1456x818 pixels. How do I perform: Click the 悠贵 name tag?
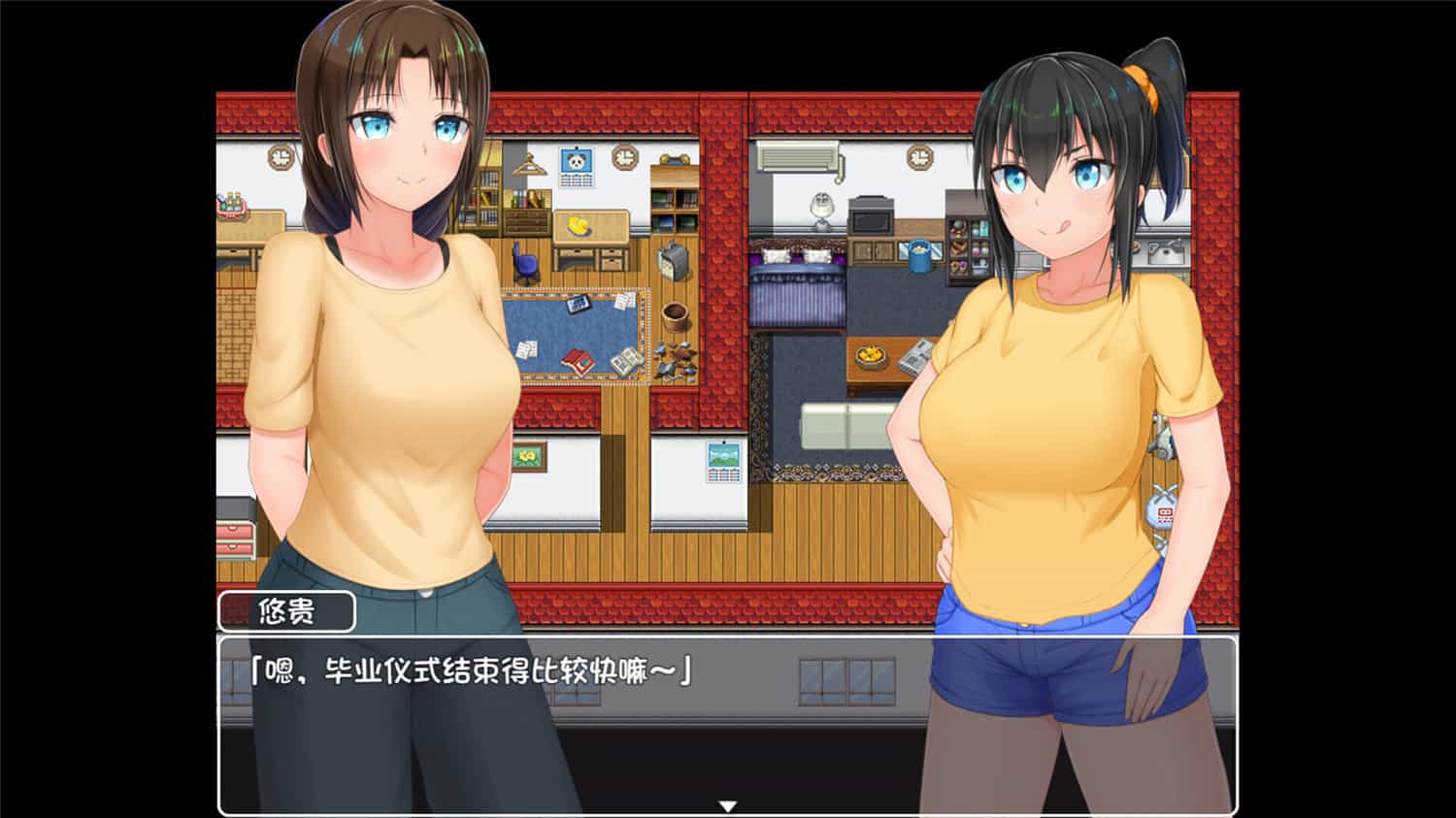[287, 610]
